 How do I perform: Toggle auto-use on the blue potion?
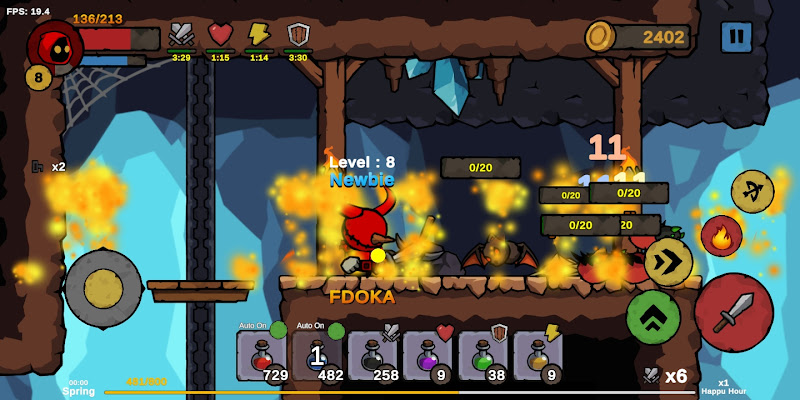click(336, 330)
